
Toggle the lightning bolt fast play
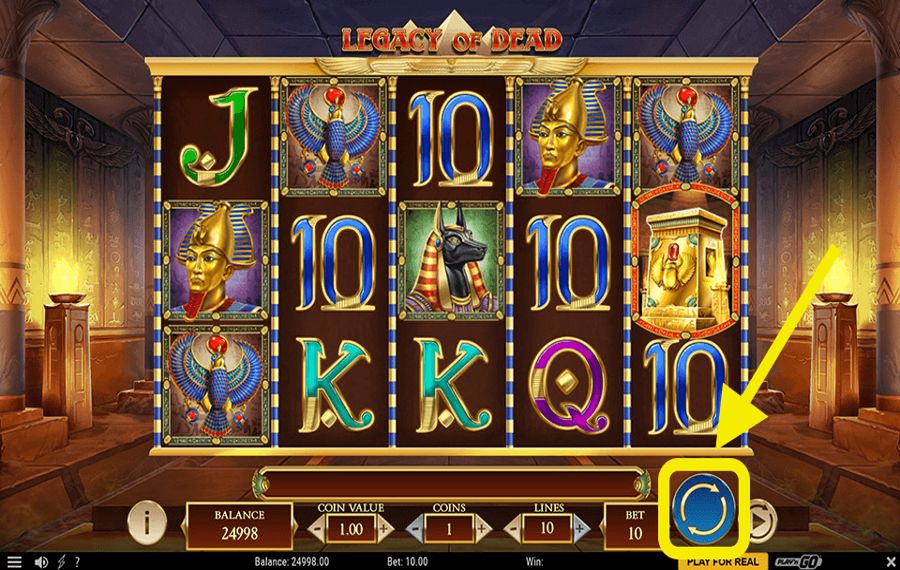tap(62, 562)
